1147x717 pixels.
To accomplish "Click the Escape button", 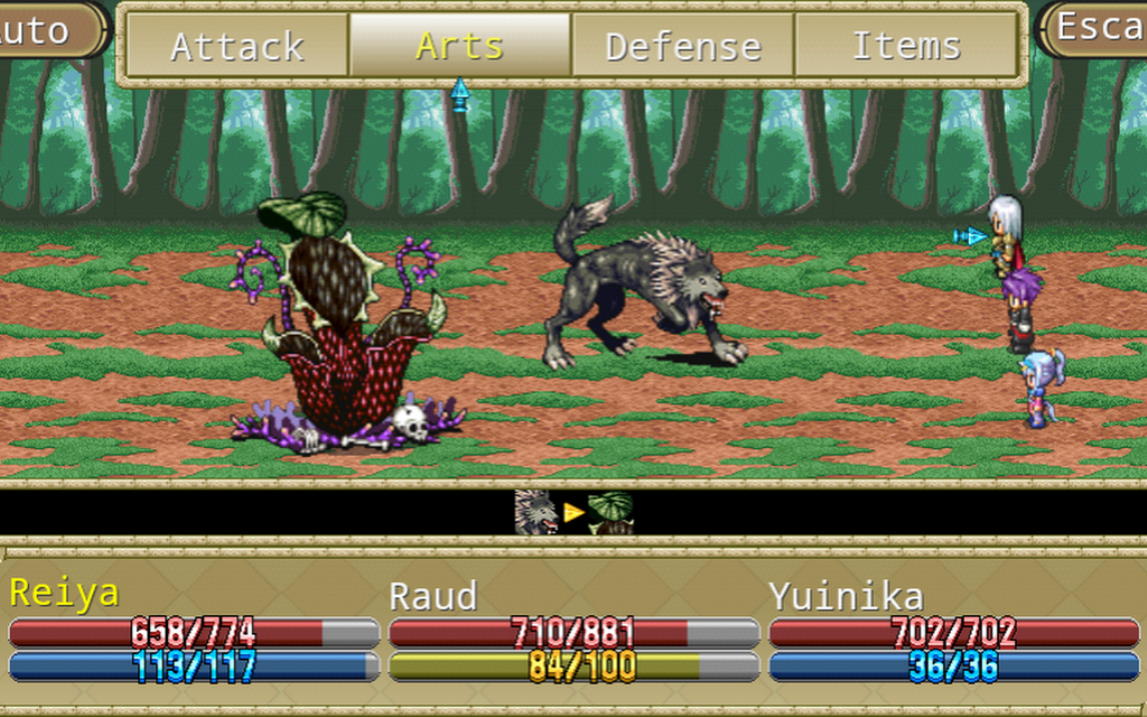I will (x=1097, y=28).
